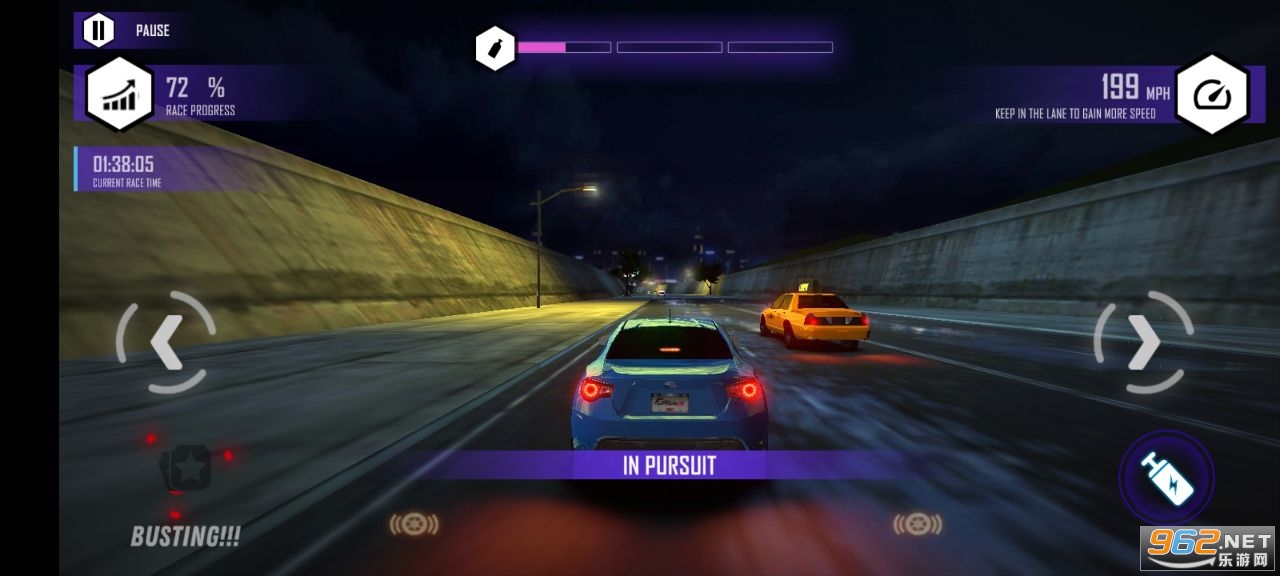1280x576 pixels.
Task: Tap the right brake disc icon
Action: tap(917, 523)
